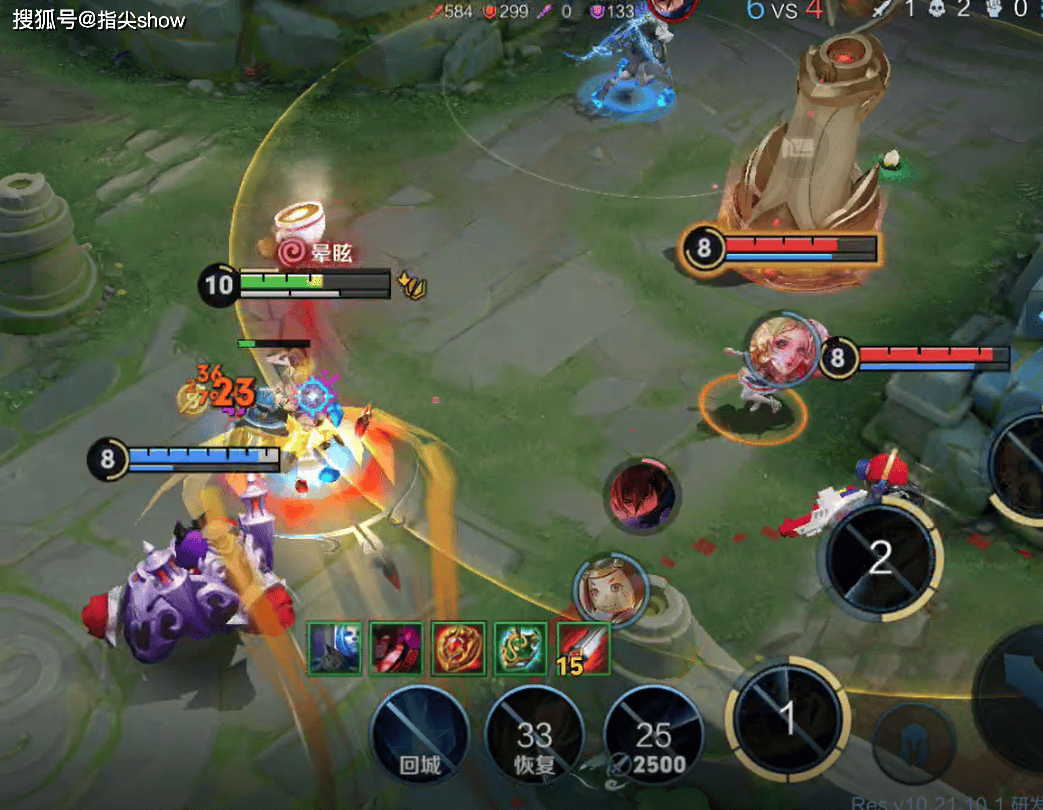The height and width of the screenshot is (810, 1043).
Task: Use the red blade item marked 15
Action: (583, 648)
